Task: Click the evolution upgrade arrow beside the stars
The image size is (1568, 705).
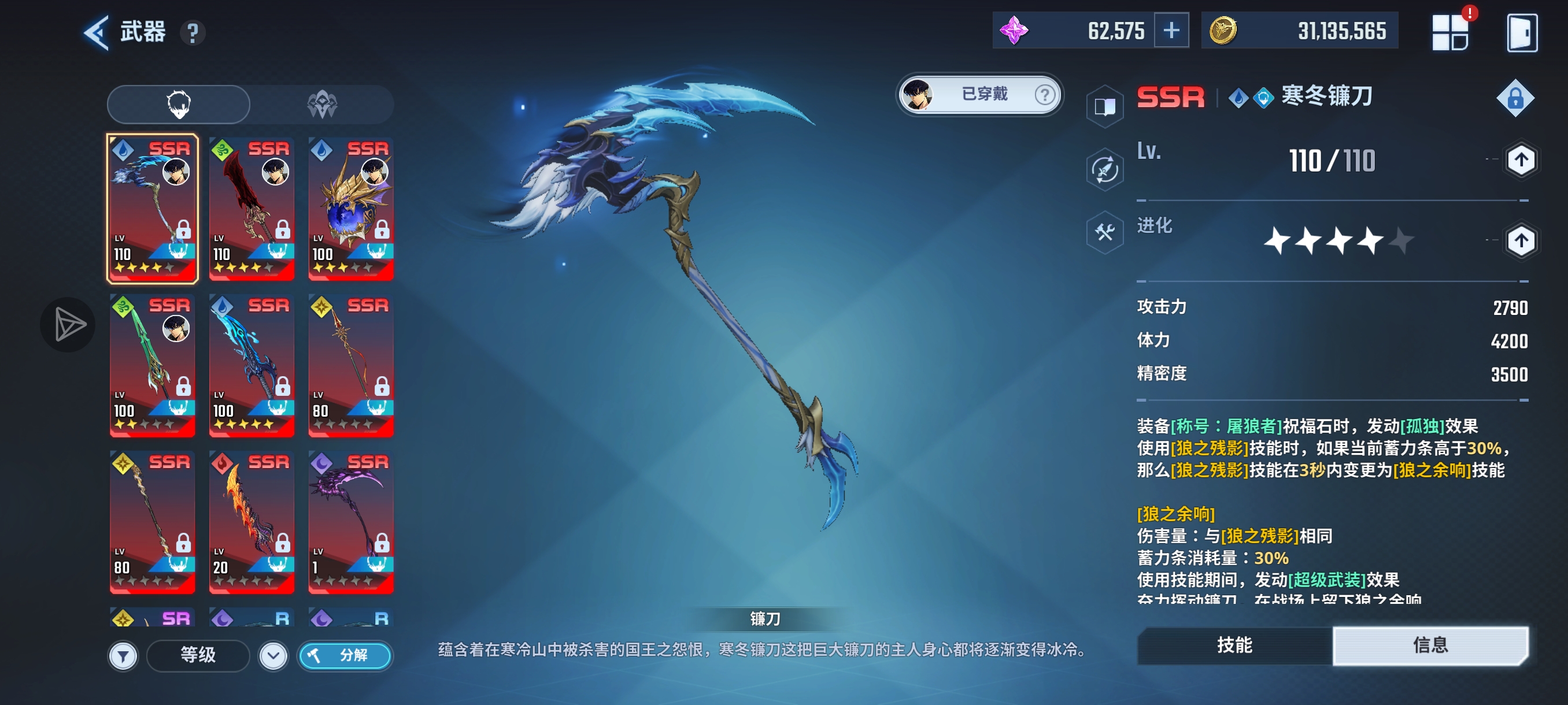Action: tap(1521, 240)
